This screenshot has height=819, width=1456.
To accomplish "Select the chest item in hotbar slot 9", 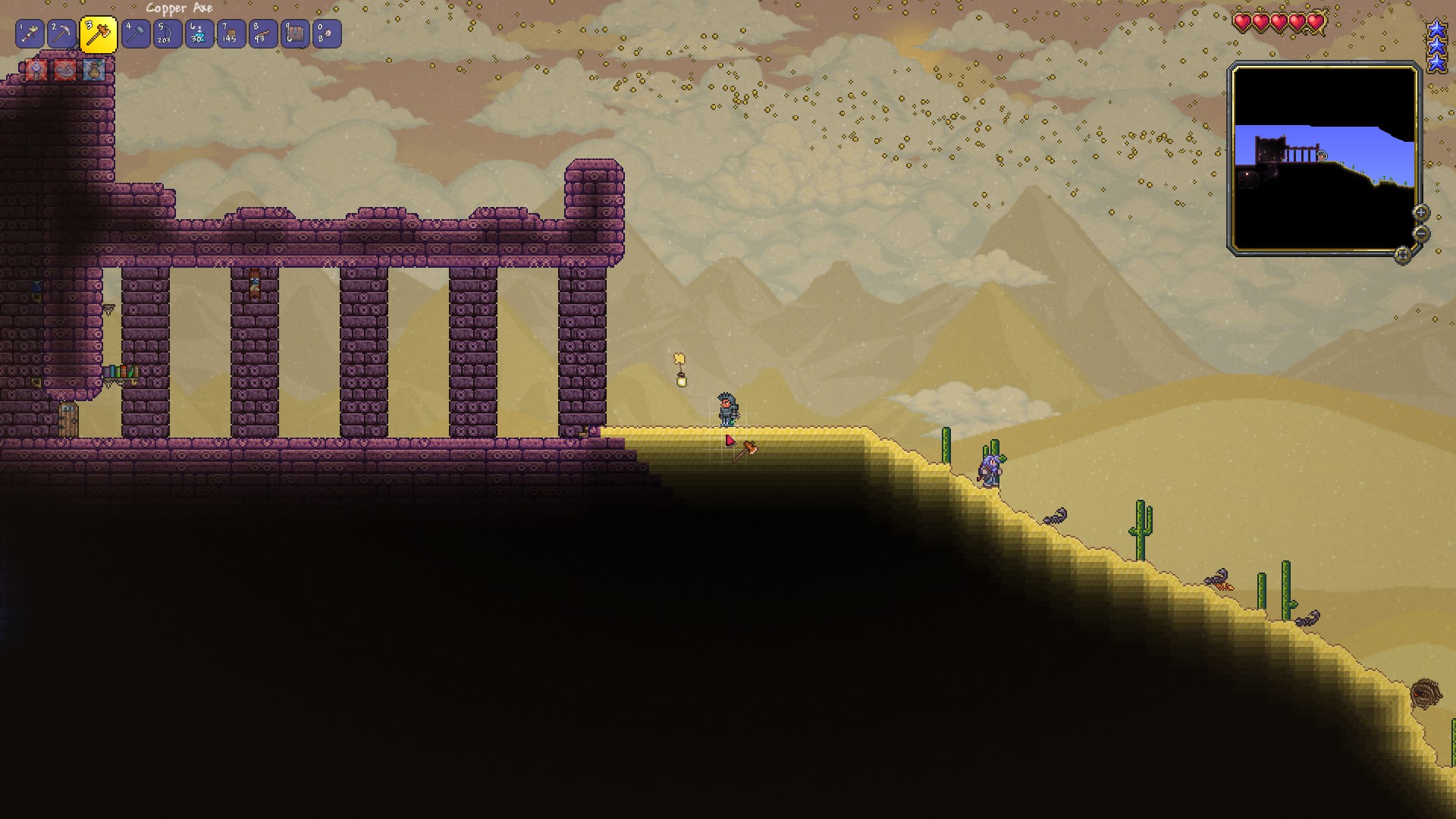I will (x=293, y=33).
